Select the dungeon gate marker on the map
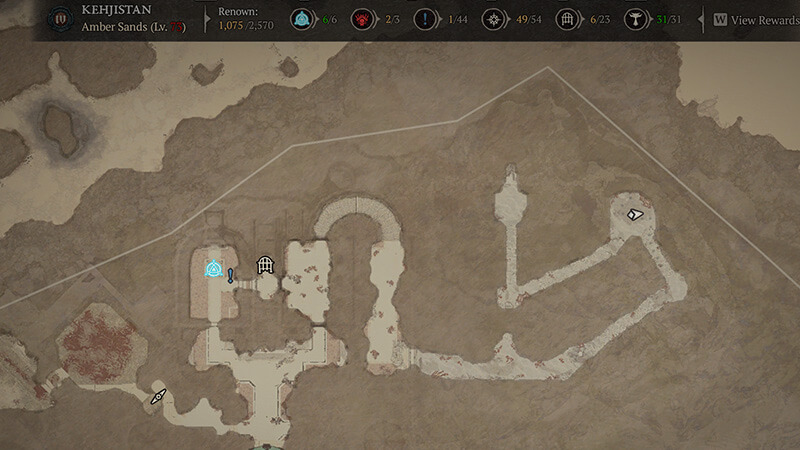800x450 pixels. tap(265, 265)
